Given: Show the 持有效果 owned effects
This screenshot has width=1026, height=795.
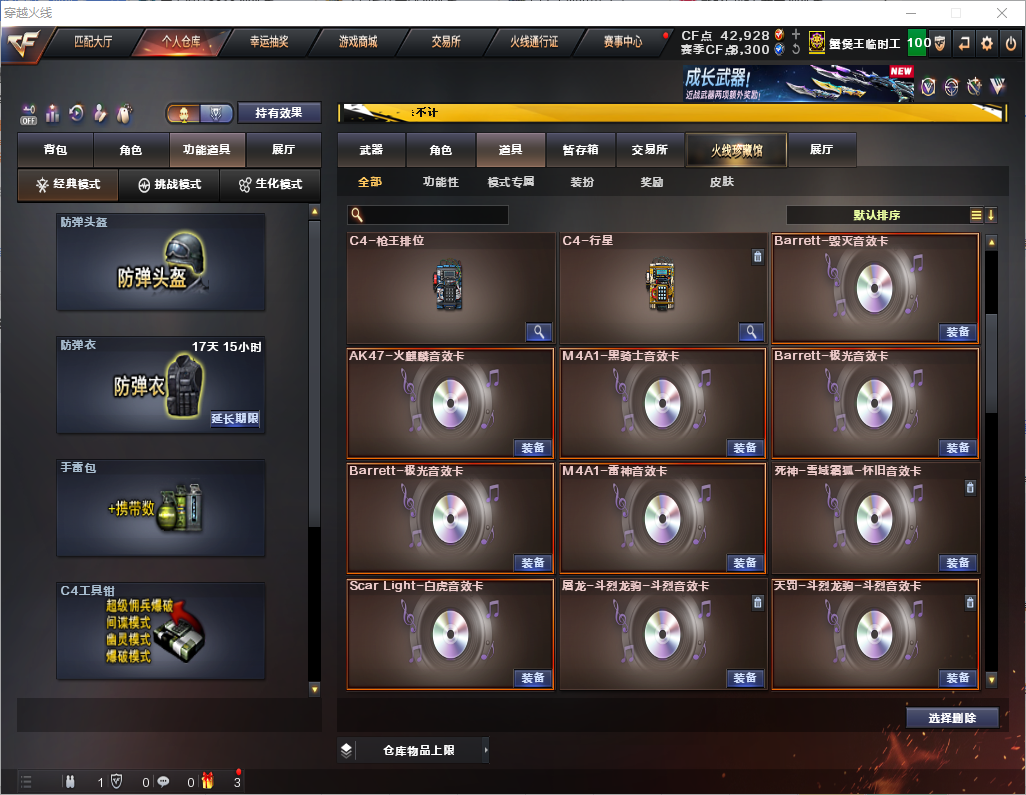Looking at the screenshot, I should [x=279, y=113].
